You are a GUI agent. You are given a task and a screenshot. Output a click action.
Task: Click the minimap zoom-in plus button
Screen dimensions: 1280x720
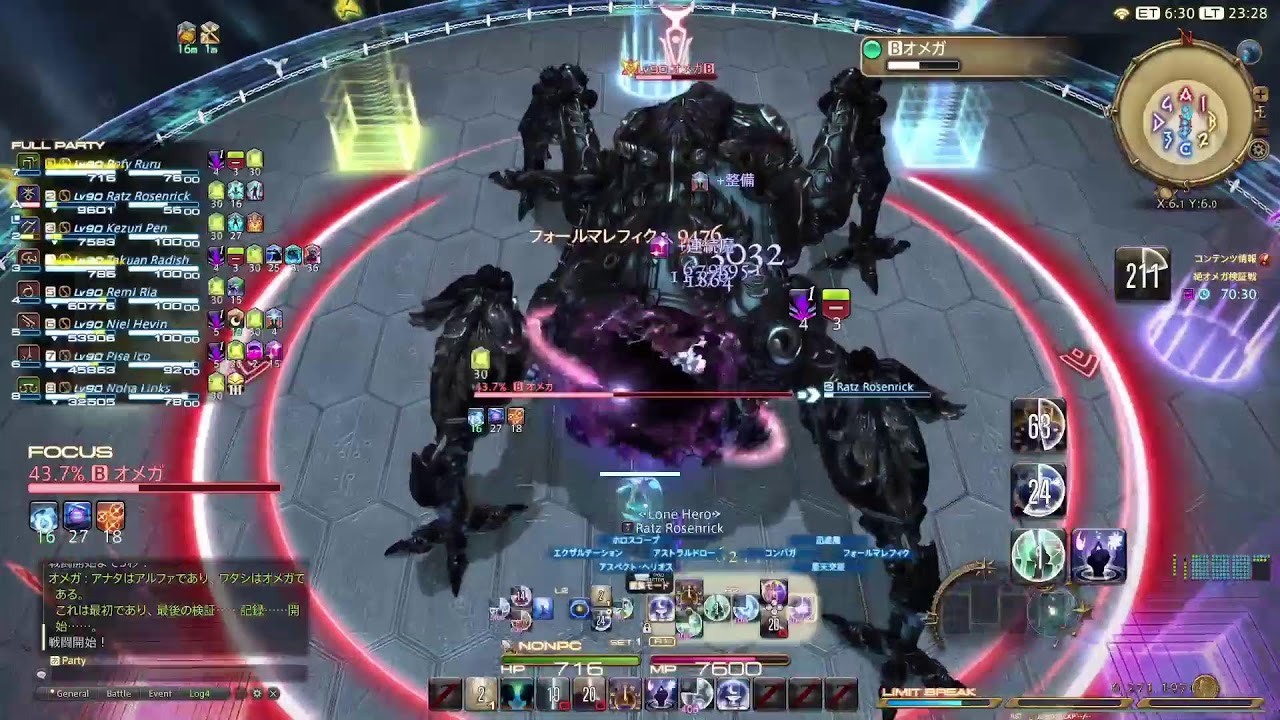(1262, 95)
